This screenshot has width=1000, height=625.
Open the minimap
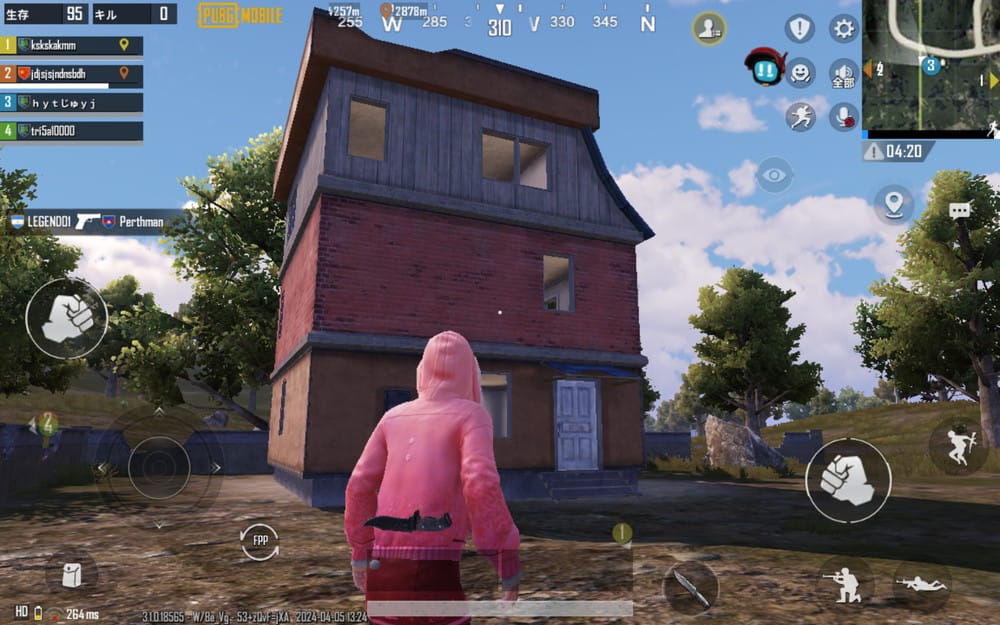(930, 68)
